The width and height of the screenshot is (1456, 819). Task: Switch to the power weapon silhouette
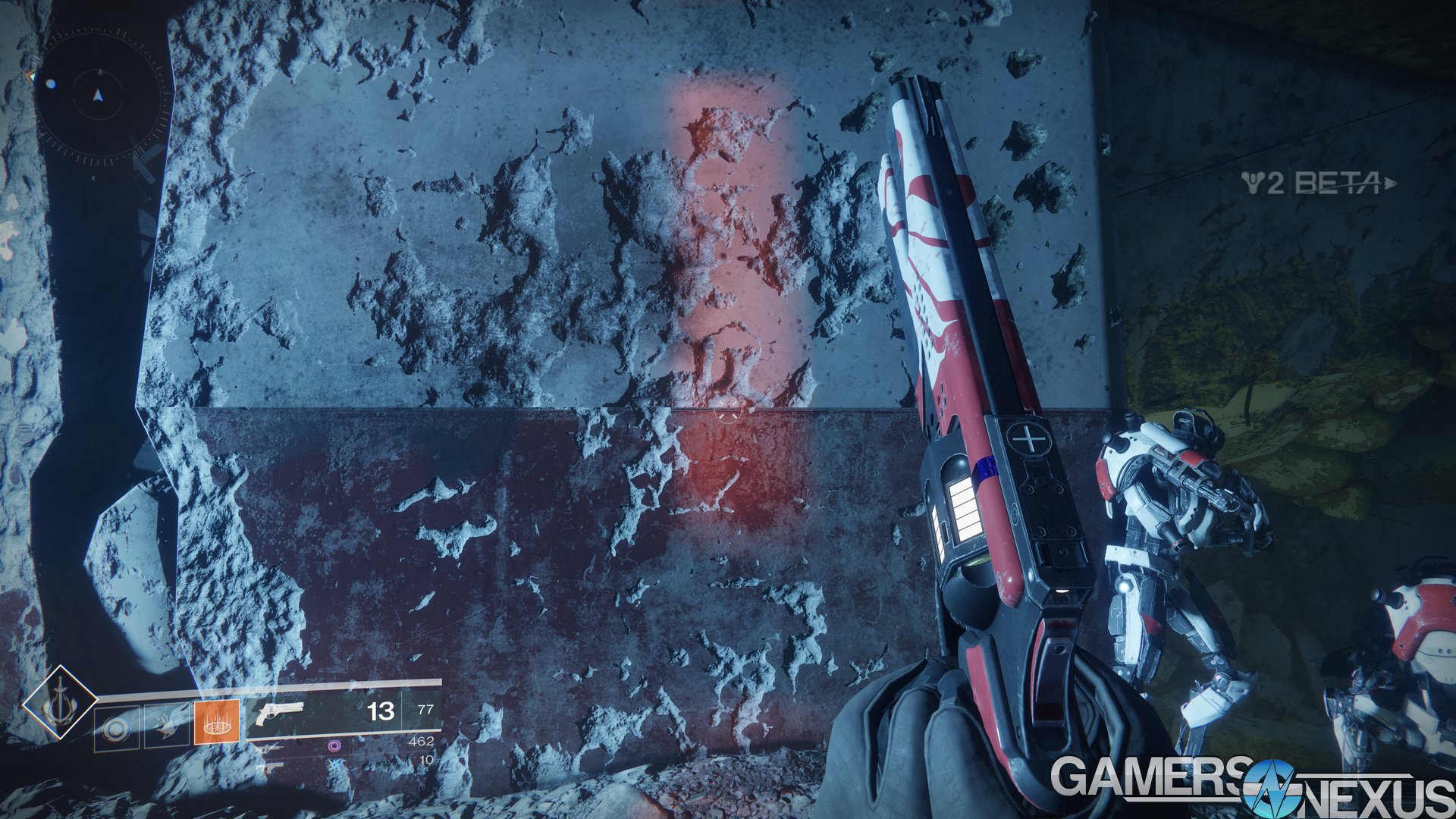click(270, 767)
